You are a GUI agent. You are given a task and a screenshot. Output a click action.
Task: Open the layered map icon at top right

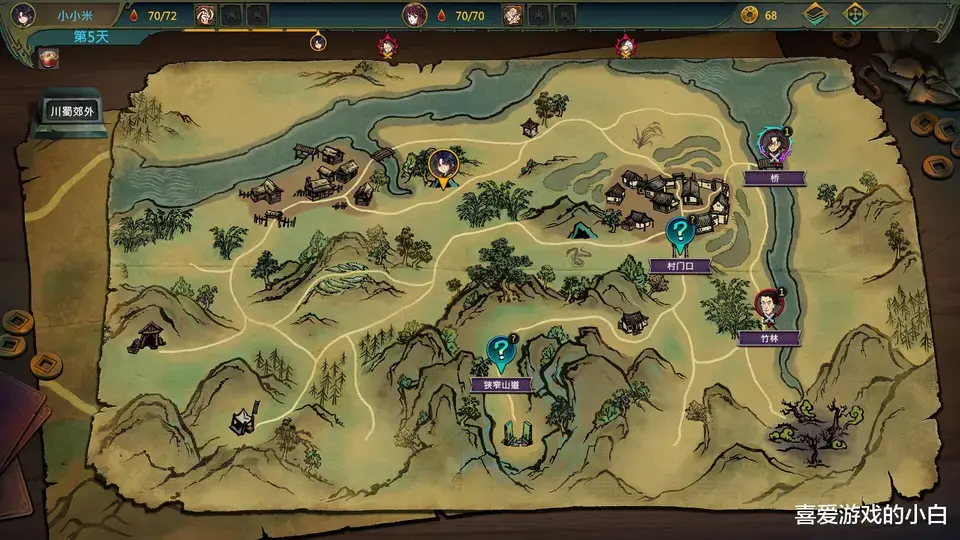[817, 15]
